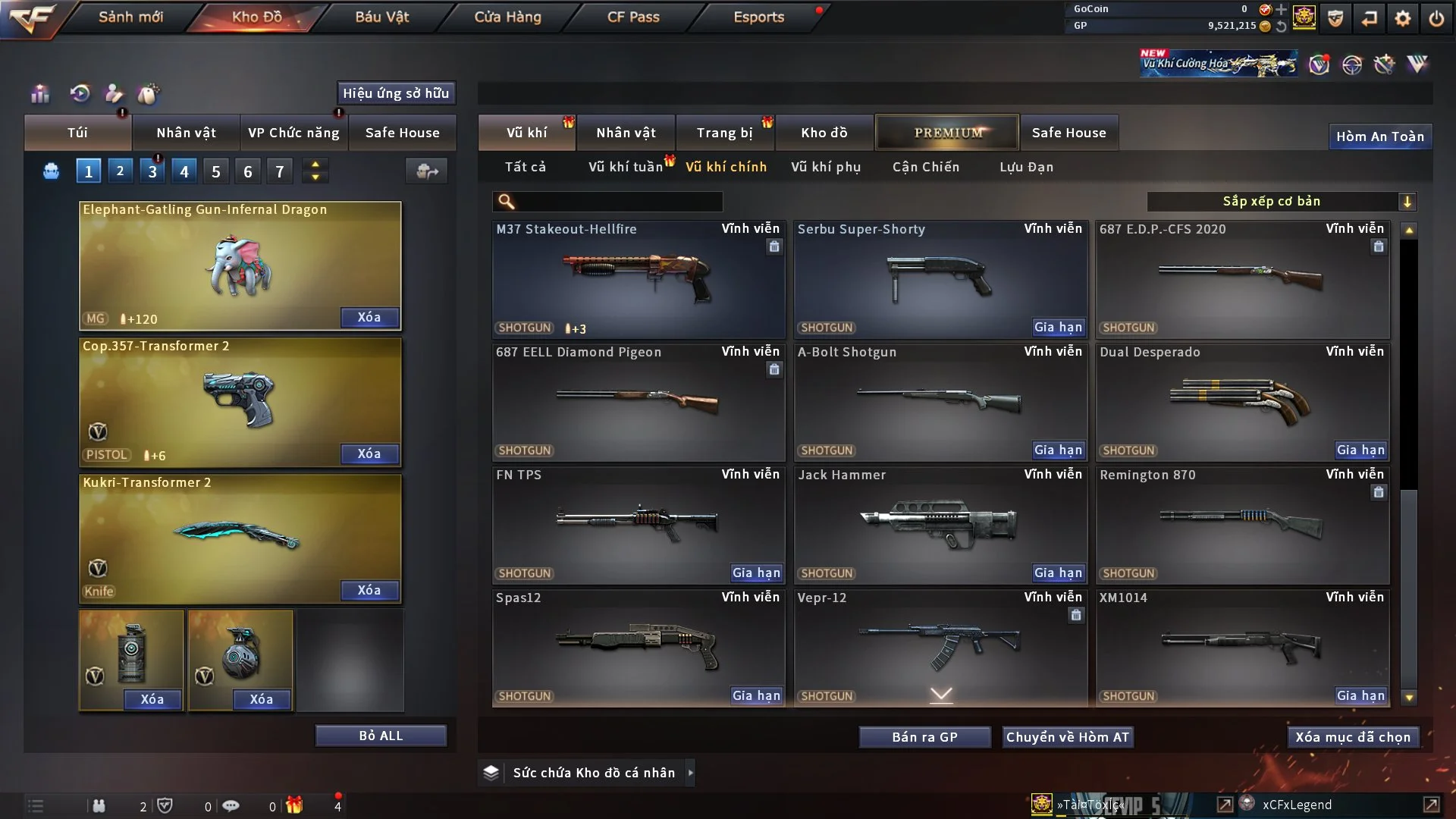Open the gear settings icon

[1403, 17]
